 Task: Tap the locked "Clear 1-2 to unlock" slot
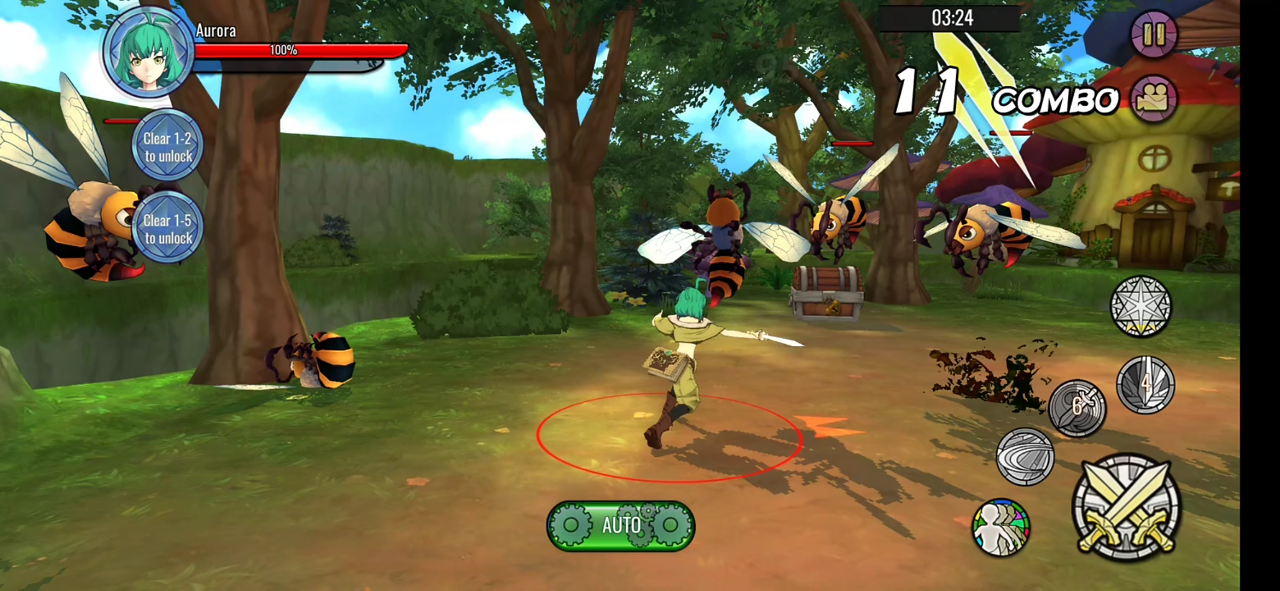(x=167, y=147)
